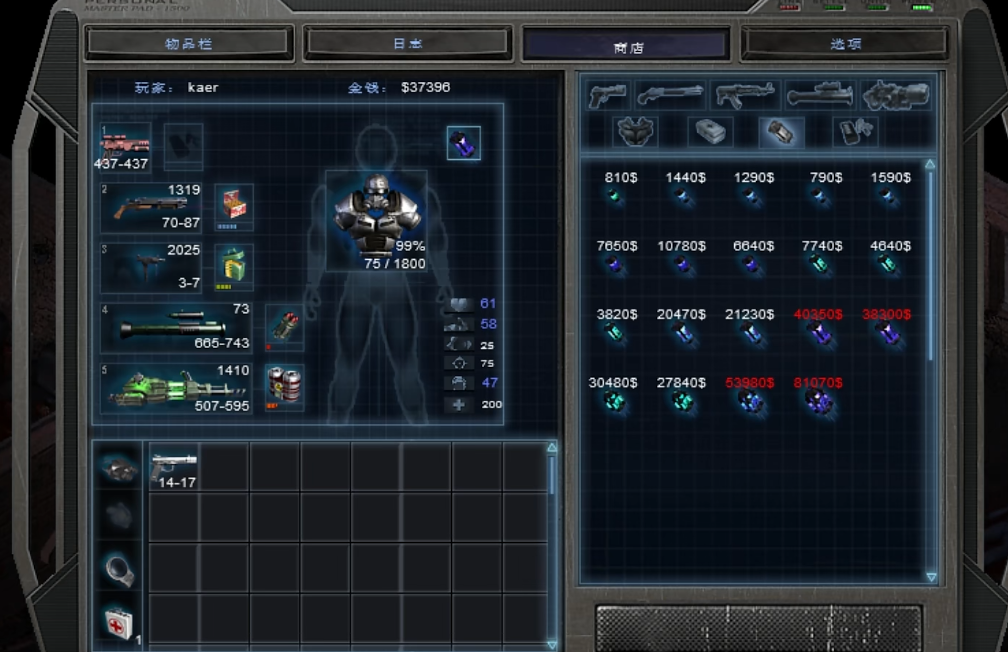Viewport: 1008px width, 652px height.
Task: Show pistols in the shop categories
Action: (x=607, y=96)
